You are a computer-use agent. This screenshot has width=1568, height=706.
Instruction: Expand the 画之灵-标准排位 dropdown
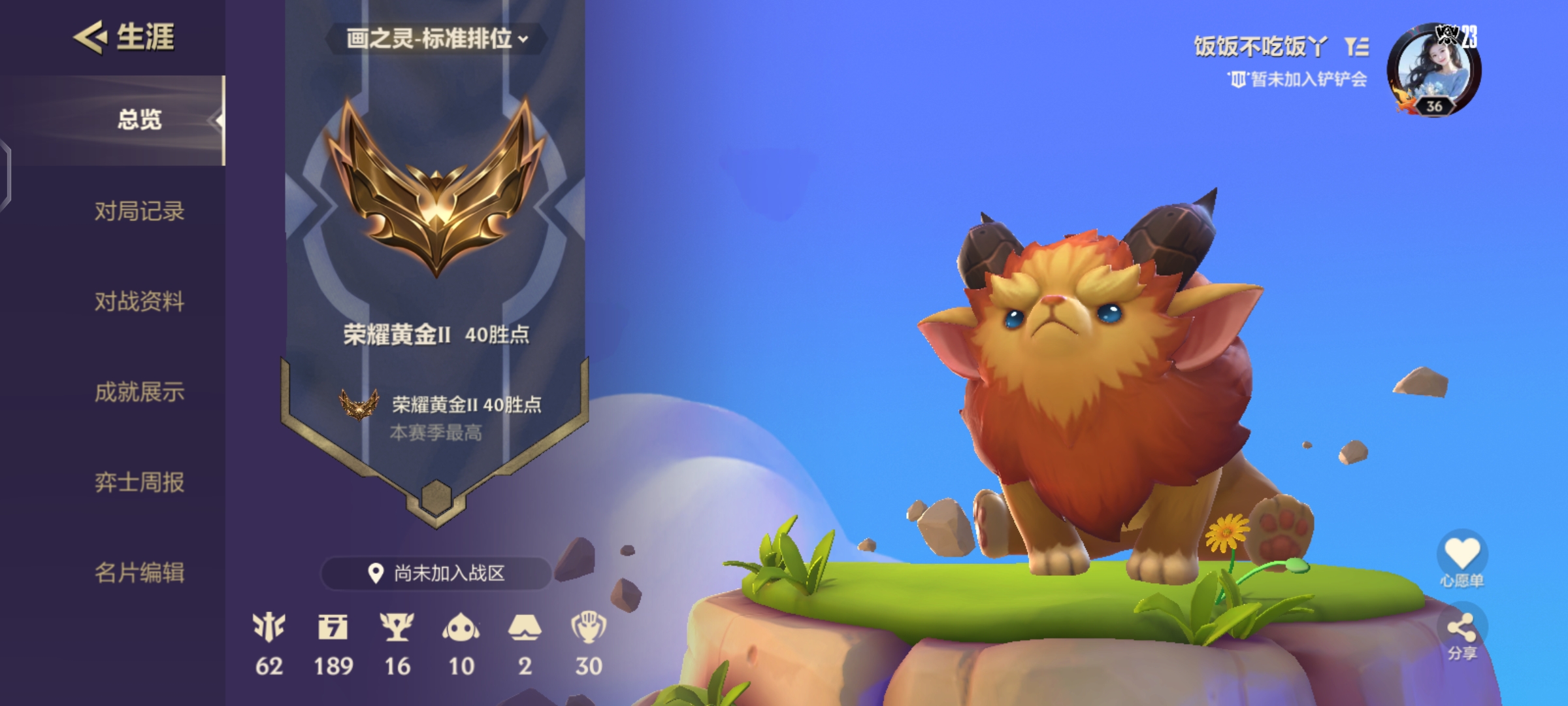point(436,38)
